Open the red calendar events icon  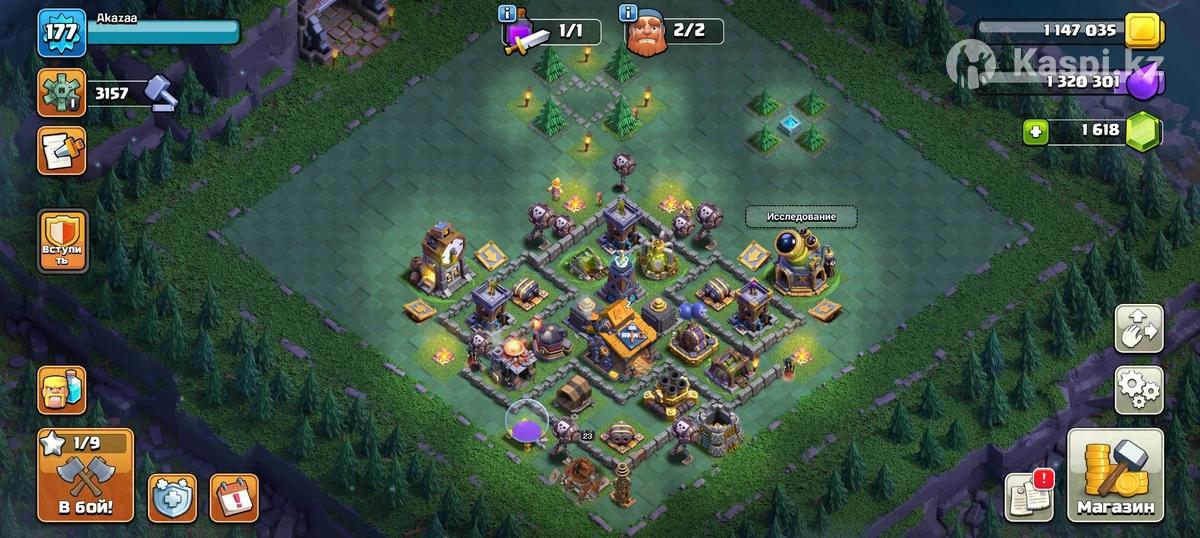coord(234,496)
